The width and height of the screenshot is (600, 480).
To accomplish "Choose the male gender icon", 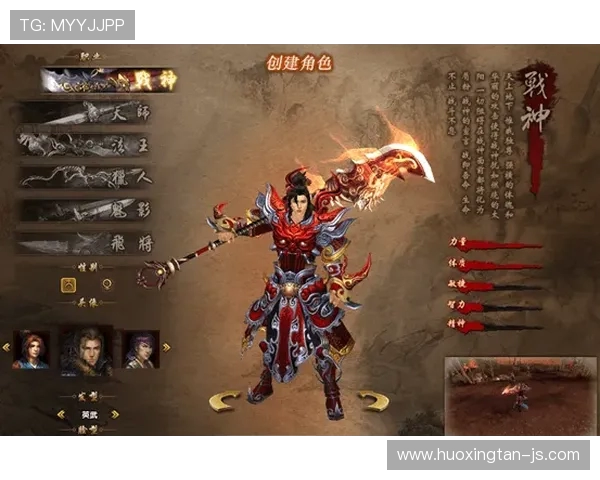I will 68,284.
